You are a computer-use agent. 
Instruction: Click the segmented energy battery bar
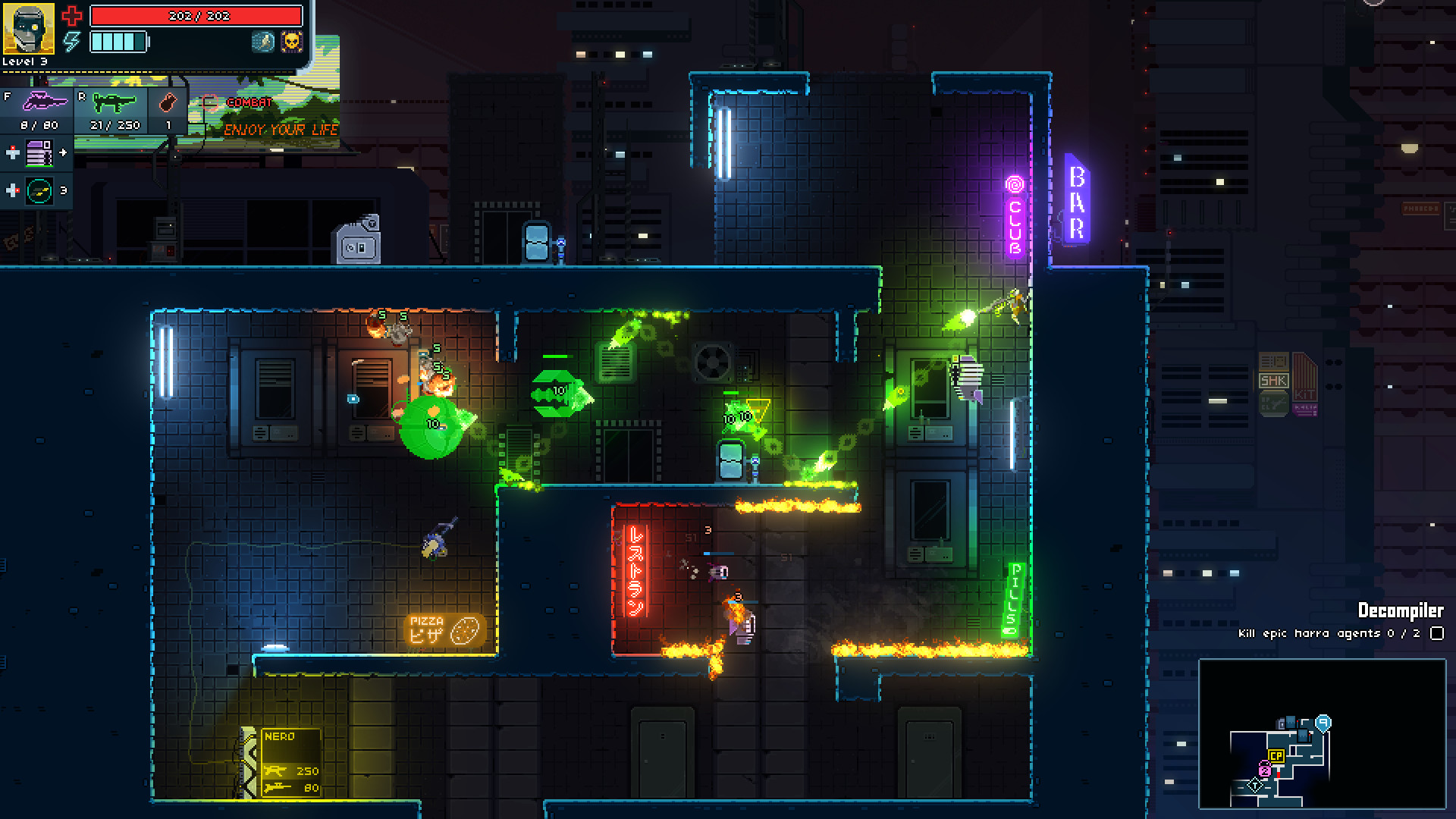point(118,42)
